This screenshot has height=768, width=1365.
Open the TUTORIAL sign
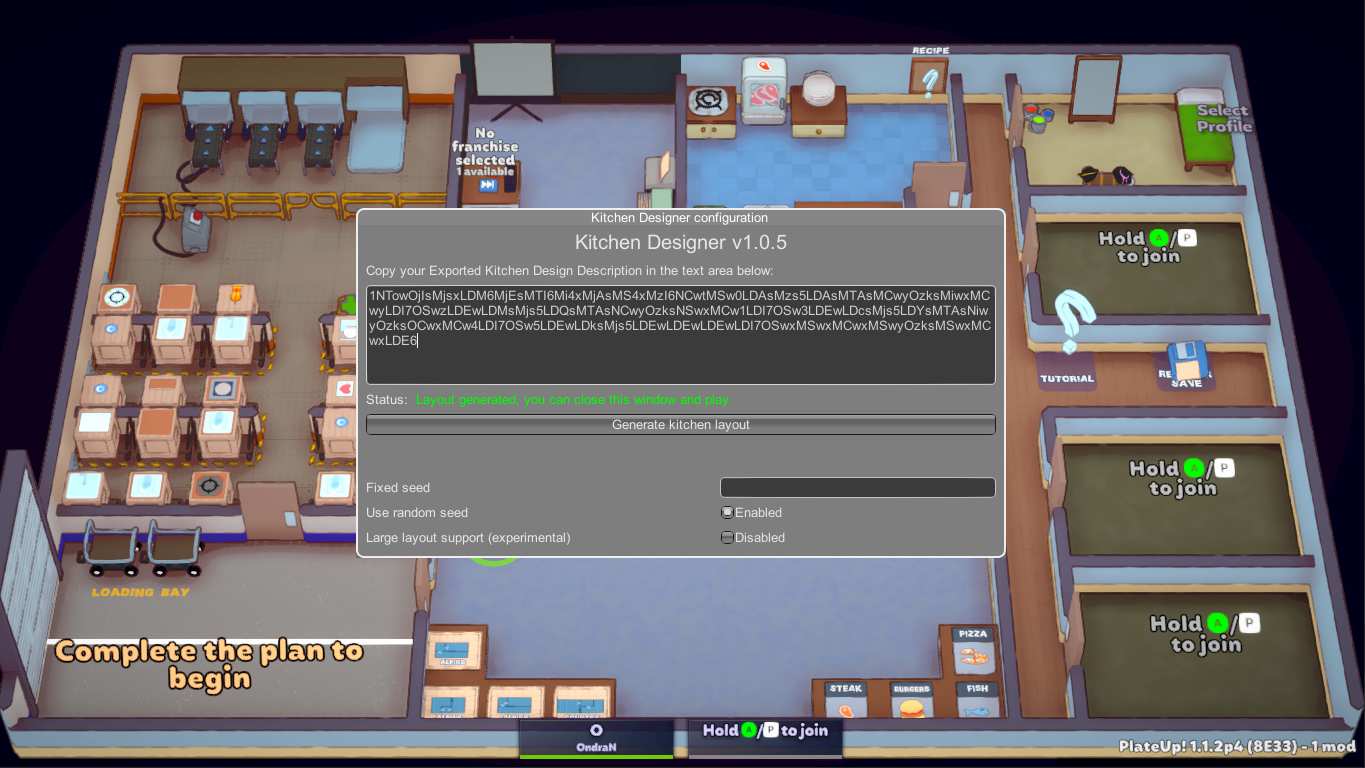point(1066,377)
